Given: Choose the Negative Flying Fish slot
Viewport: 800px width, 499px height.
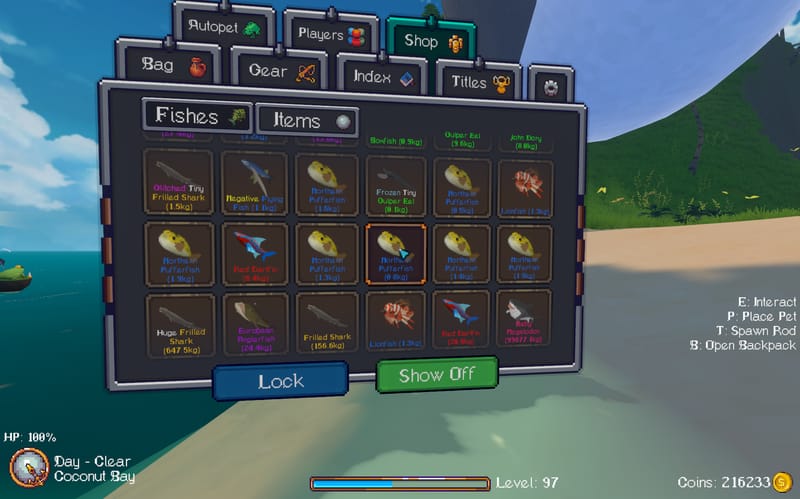Looking at the screenshot, I should point(255,182).
